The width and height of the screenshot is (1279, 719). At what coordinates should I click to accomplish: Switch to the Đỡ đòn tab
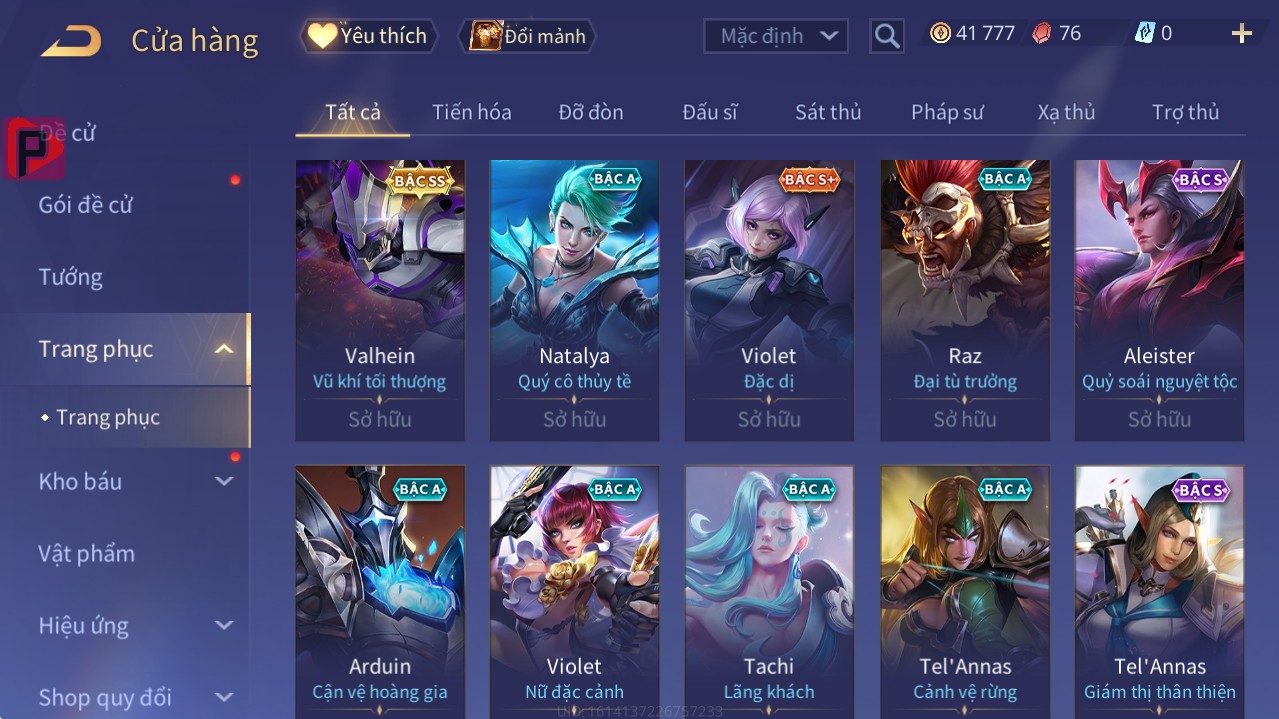tap(590, 112)
